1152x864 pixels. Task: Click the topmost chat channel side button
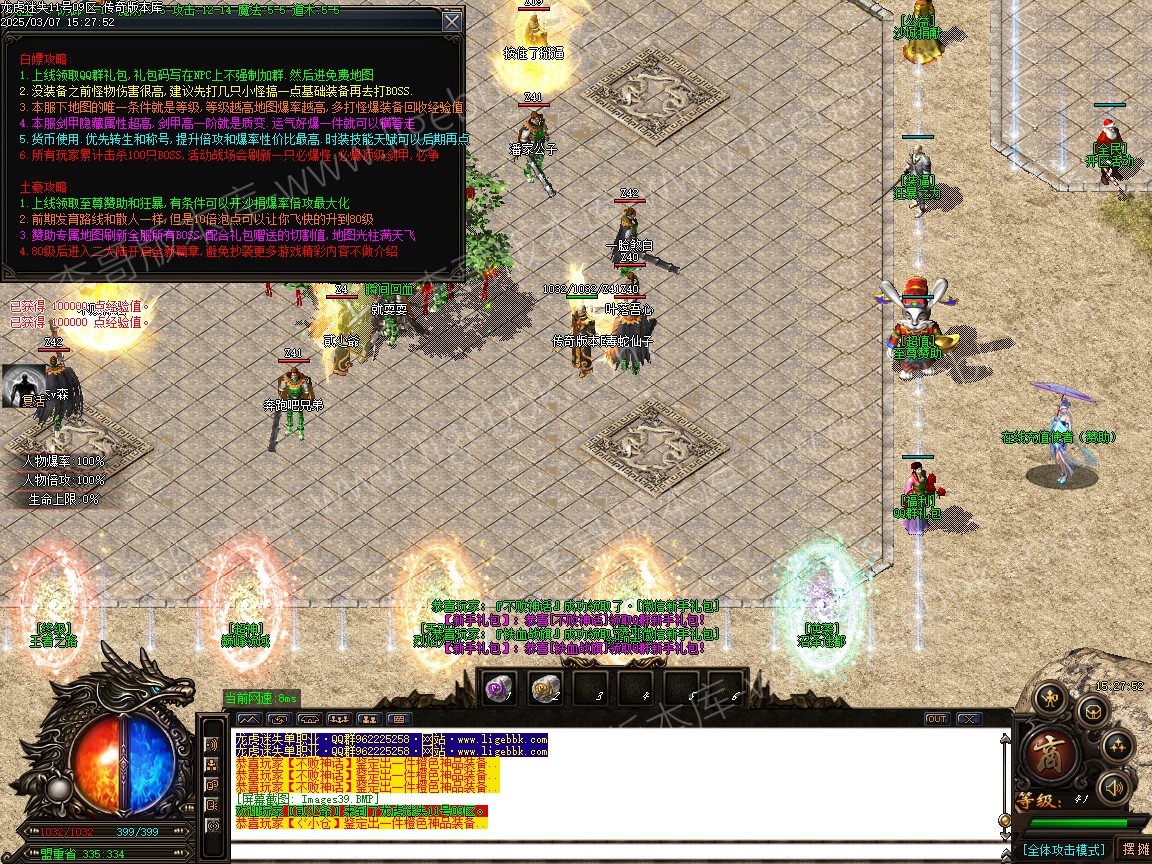212,745
